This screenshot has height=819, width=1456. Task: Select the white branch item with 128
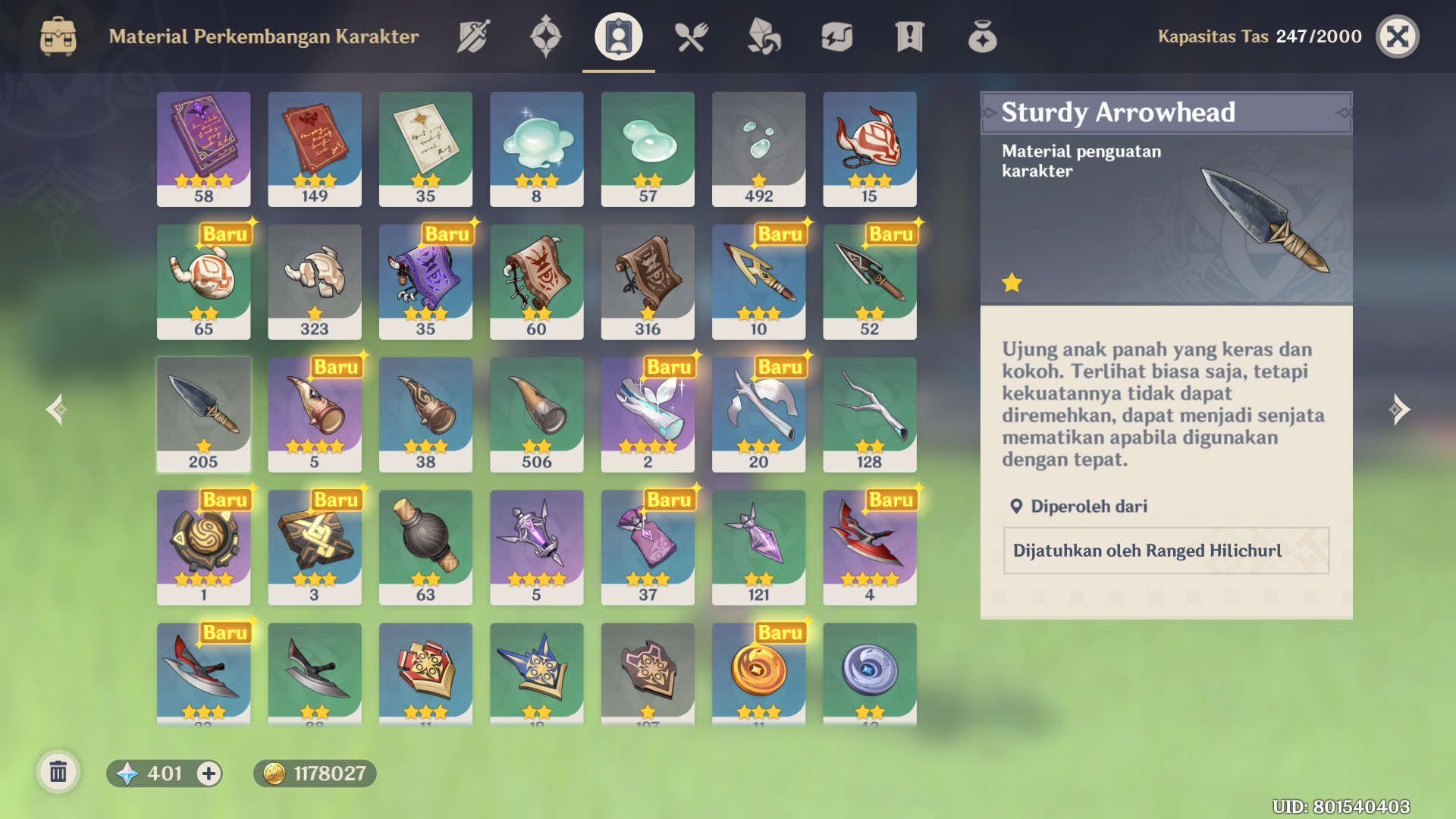point(869,414)
